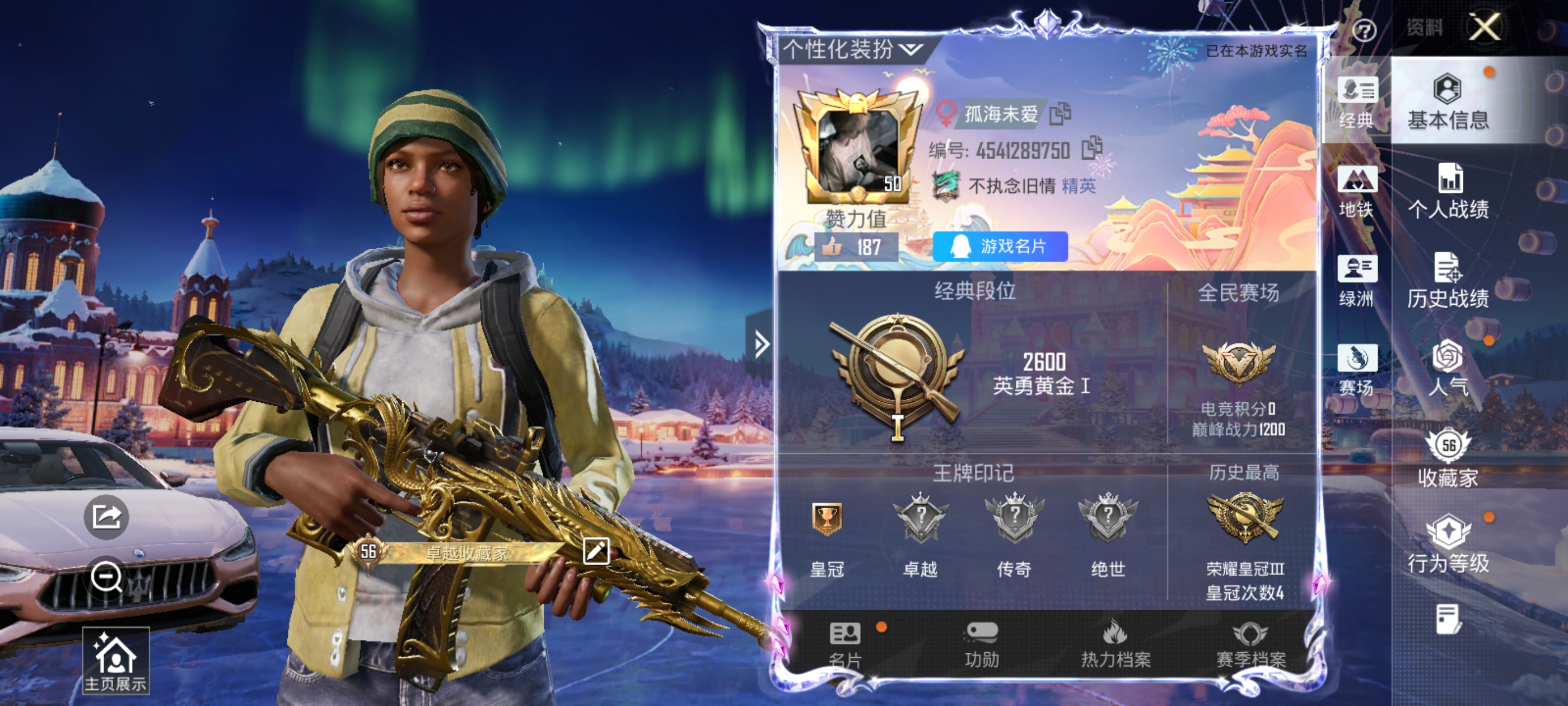The height and width of the screenshot is (706, 1568).
Task: Choose the 地铁 mode category
Action: (x=1357, y=191)
